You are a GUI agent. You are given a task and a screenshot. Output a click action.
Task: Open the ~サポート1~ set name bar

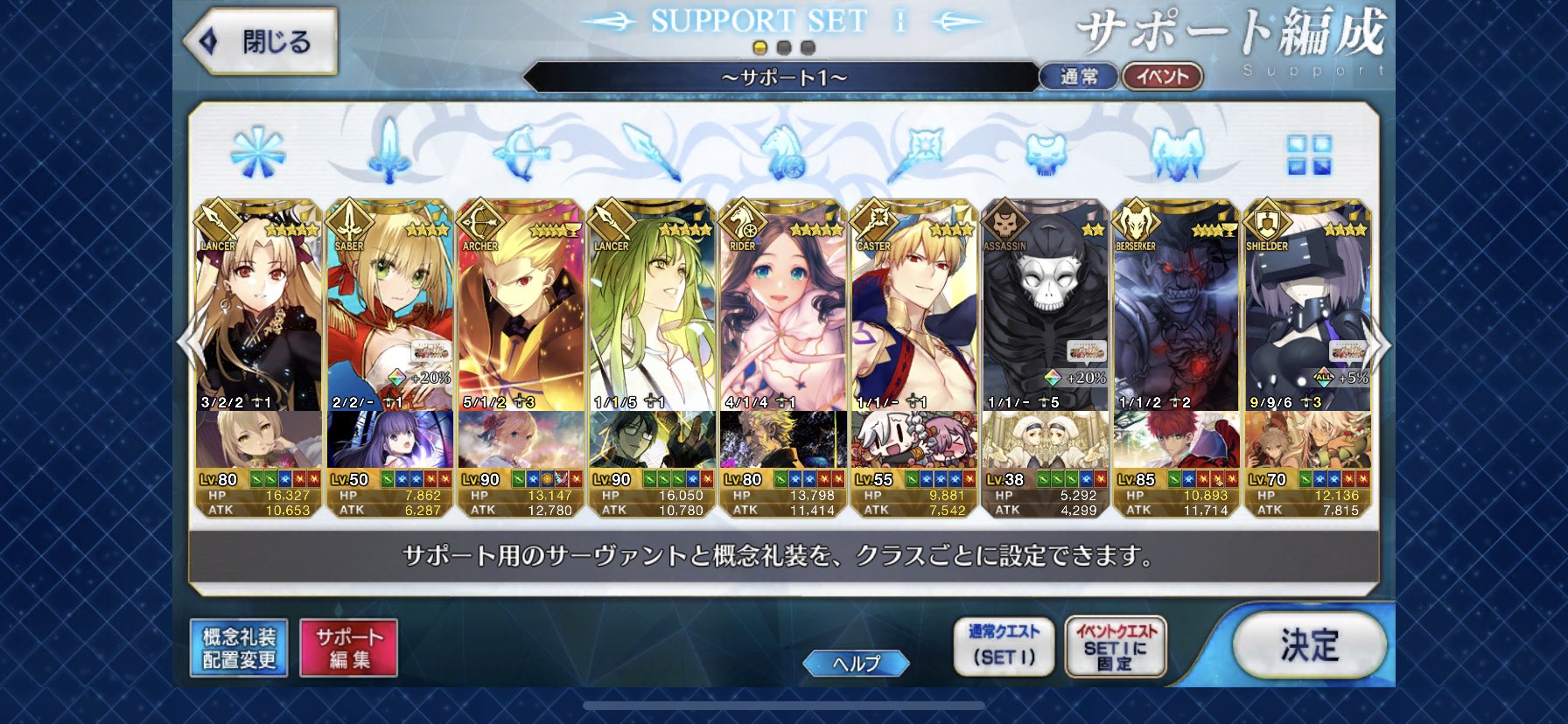pyautogui.click(x=783, y=76)
